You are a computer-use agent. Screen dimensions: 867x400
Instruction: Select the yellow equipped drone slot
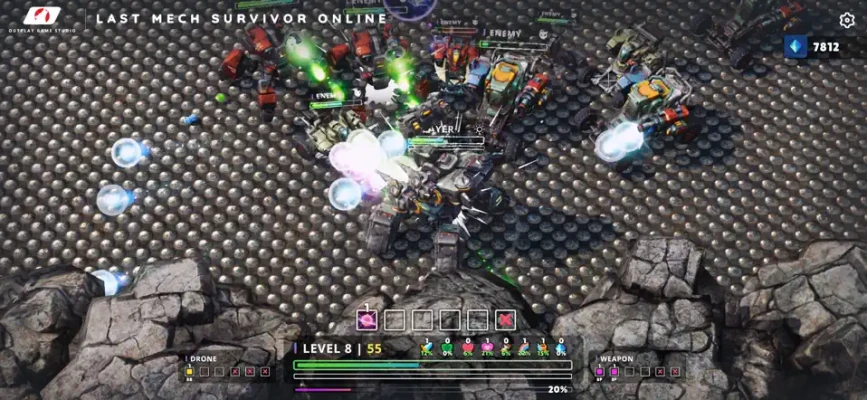pyautogui.click(x=190, y=371)
